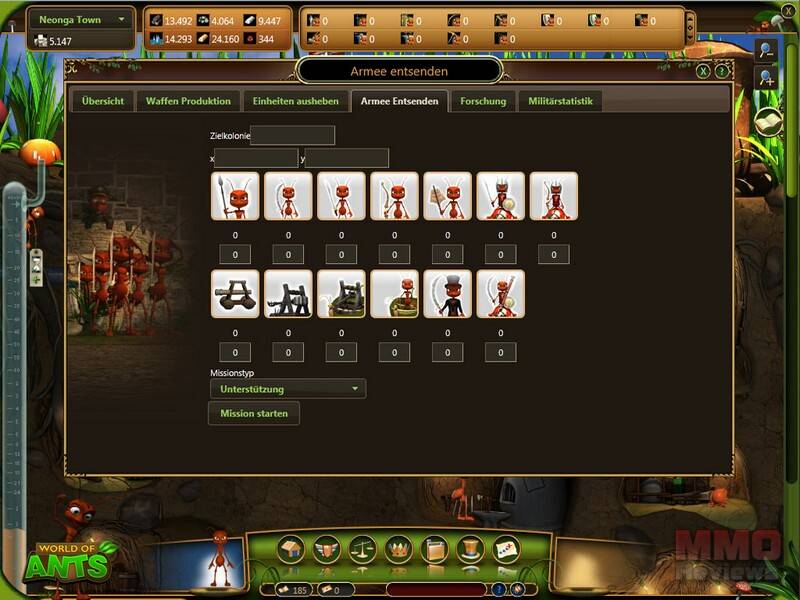Choose the top hat ant unit portrait
This screenshot has height=600, width=800.
447,294
